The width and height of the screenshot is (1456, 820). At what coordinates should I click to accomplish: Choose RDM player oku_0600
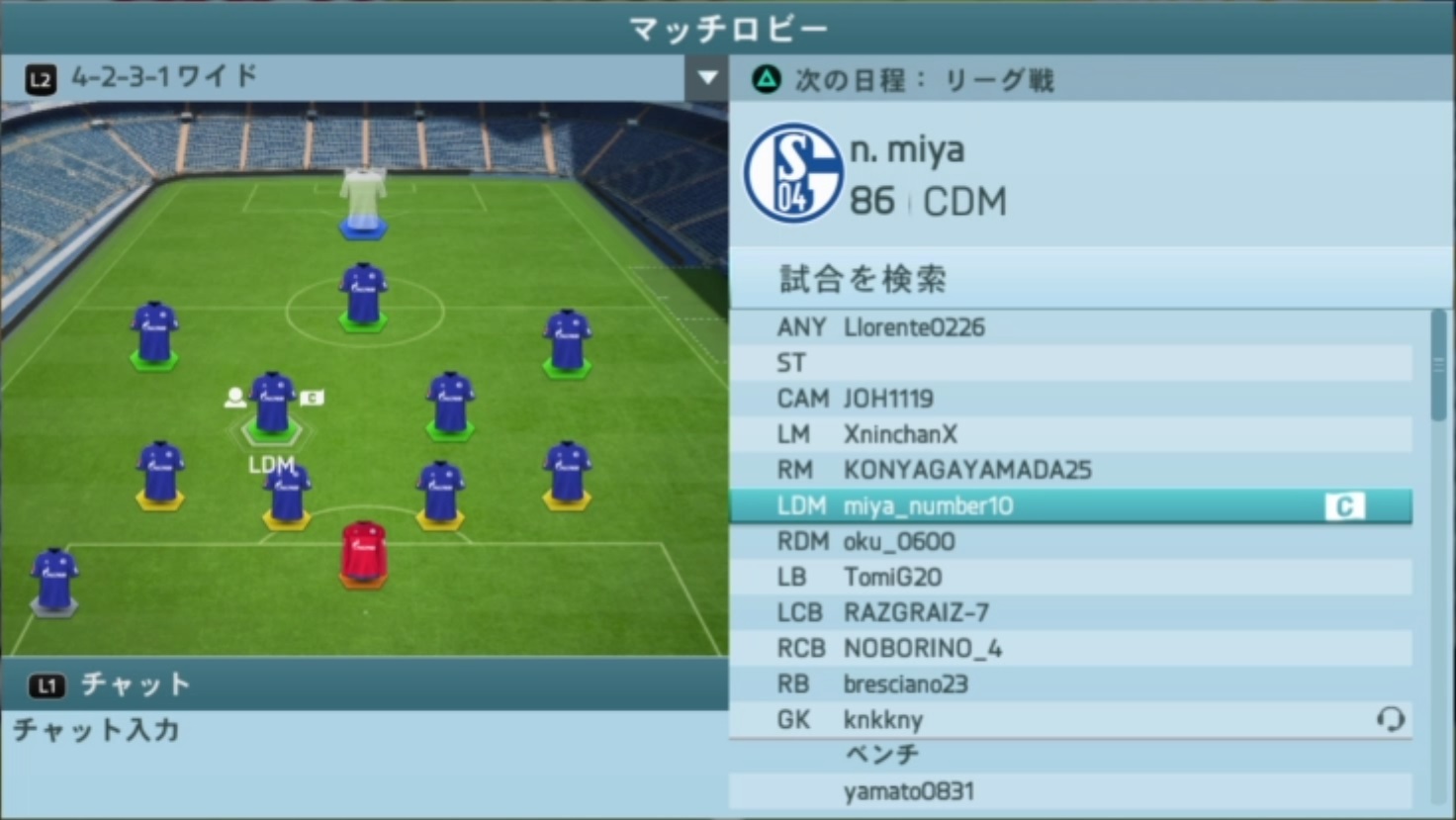coord(1070,542)
